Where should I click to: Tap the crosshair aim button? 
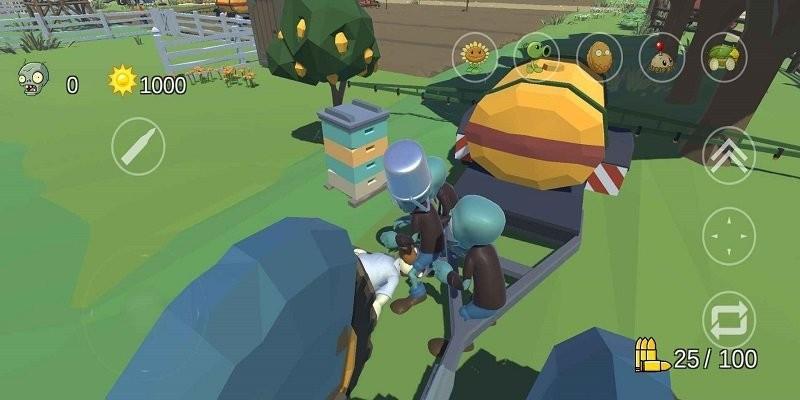point(729,236)
